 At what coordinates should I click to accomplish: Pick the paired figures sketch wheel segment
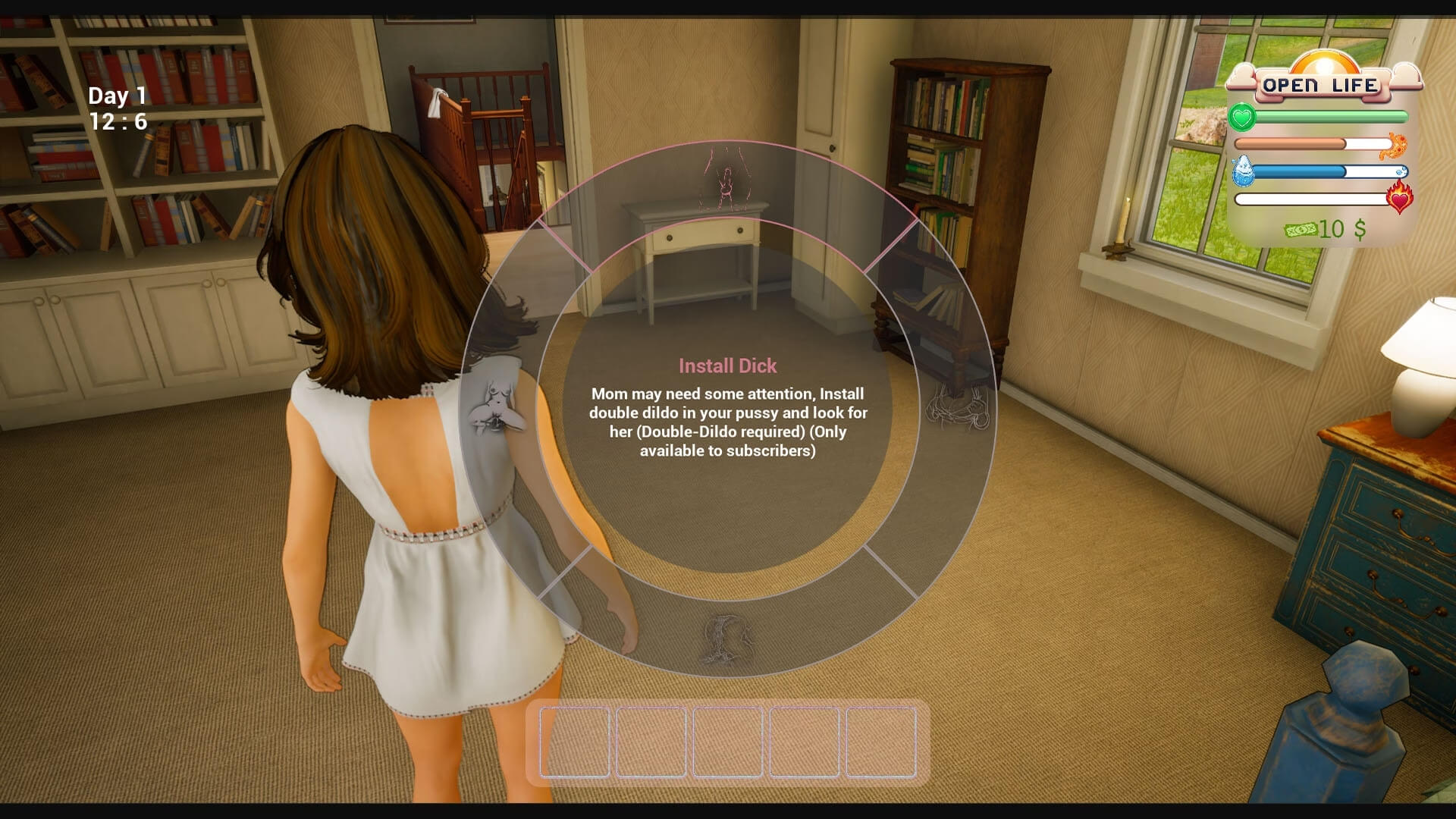pos(958,409)
